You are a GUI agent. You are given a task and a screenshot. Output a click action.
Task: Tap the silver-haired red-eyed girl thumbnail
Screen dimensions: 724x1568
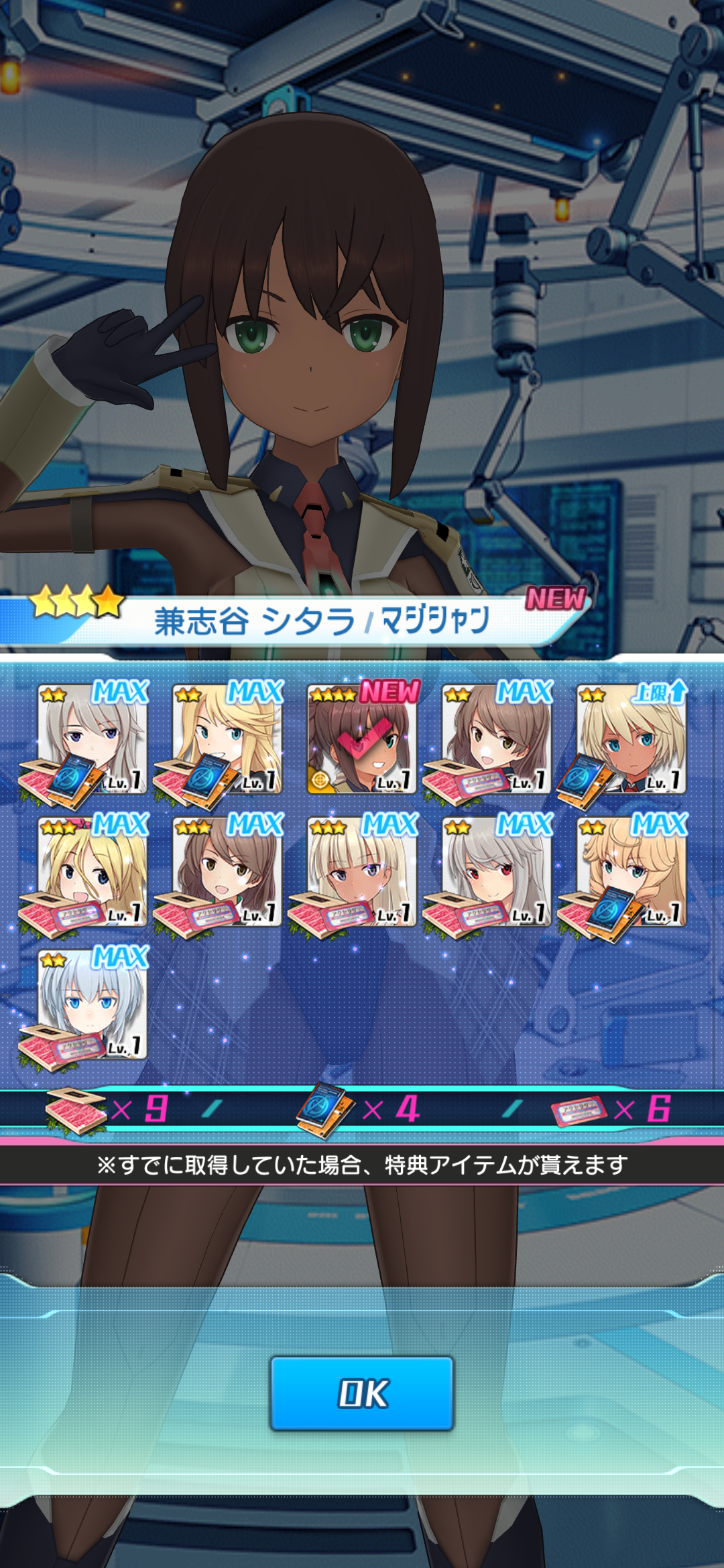point(497,872)
